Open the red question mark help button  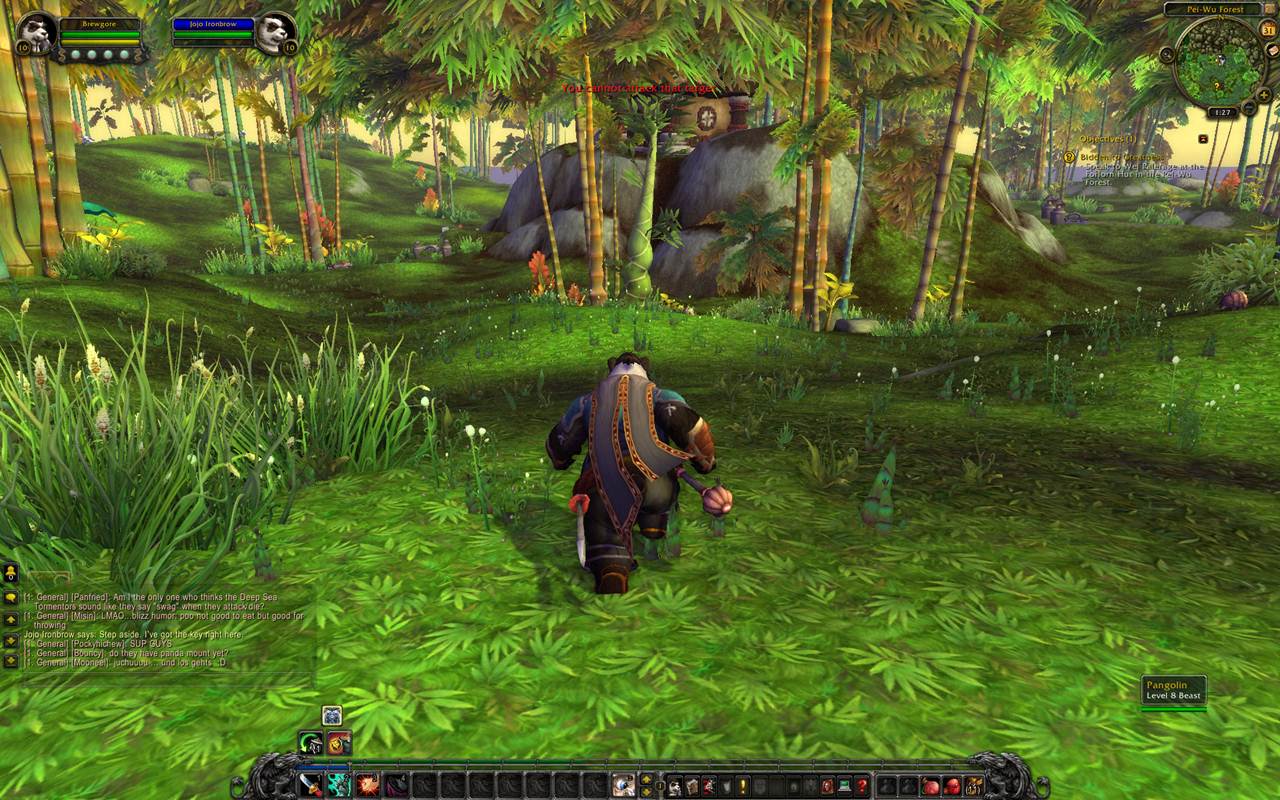861,786
